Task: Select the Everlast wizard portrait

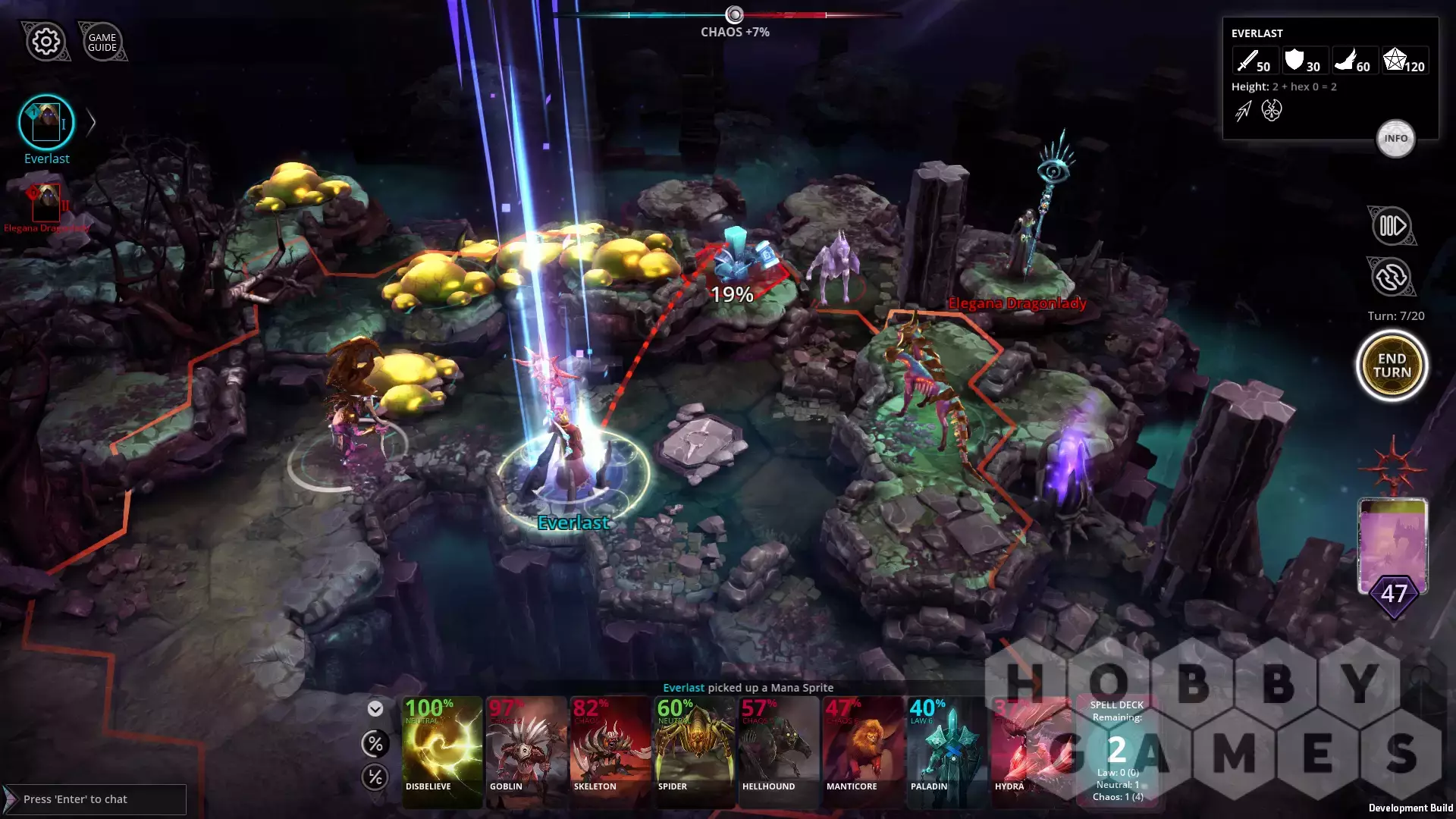Action: 46,123
